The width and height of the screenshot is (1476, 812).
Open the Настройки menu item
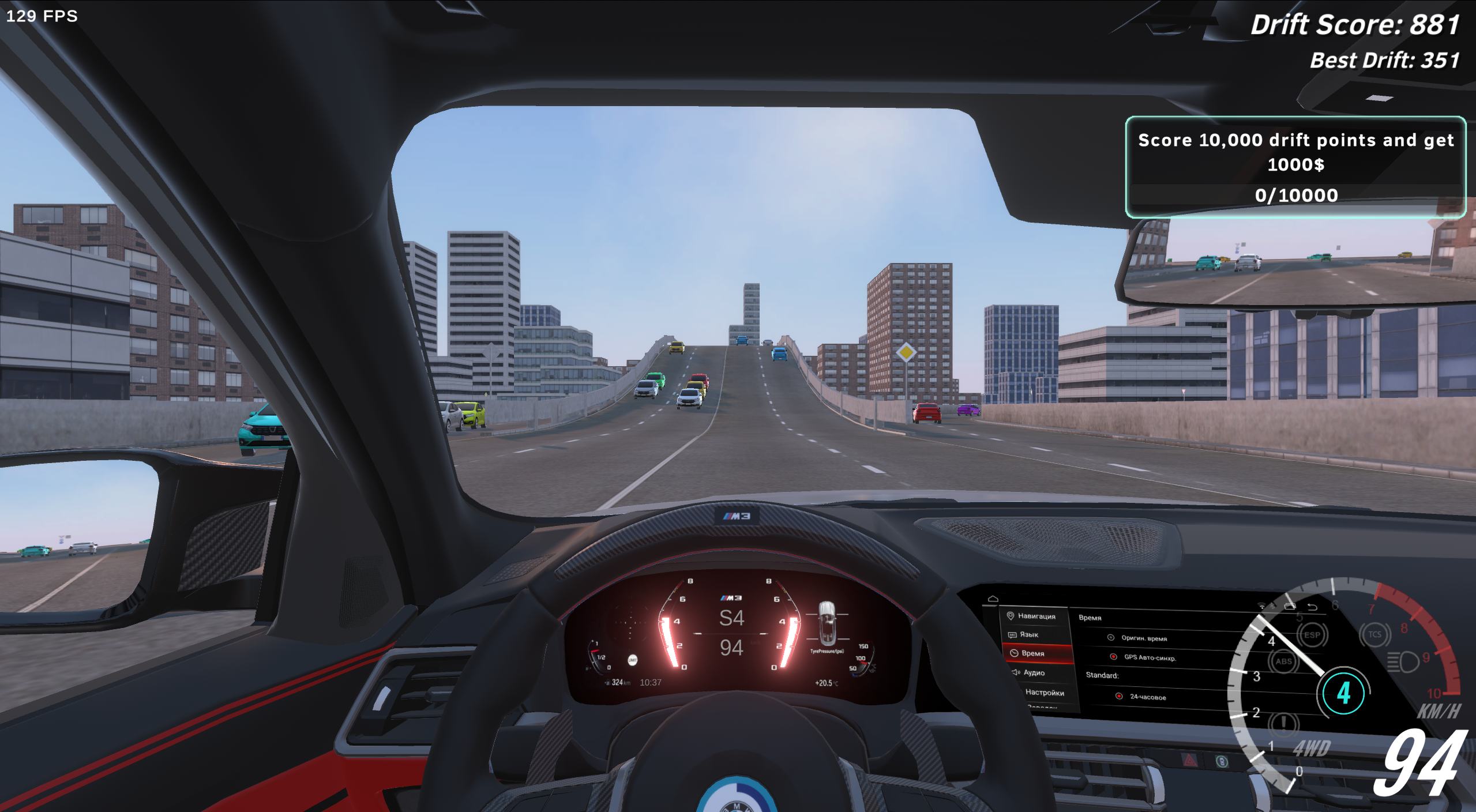(1045, 694)
